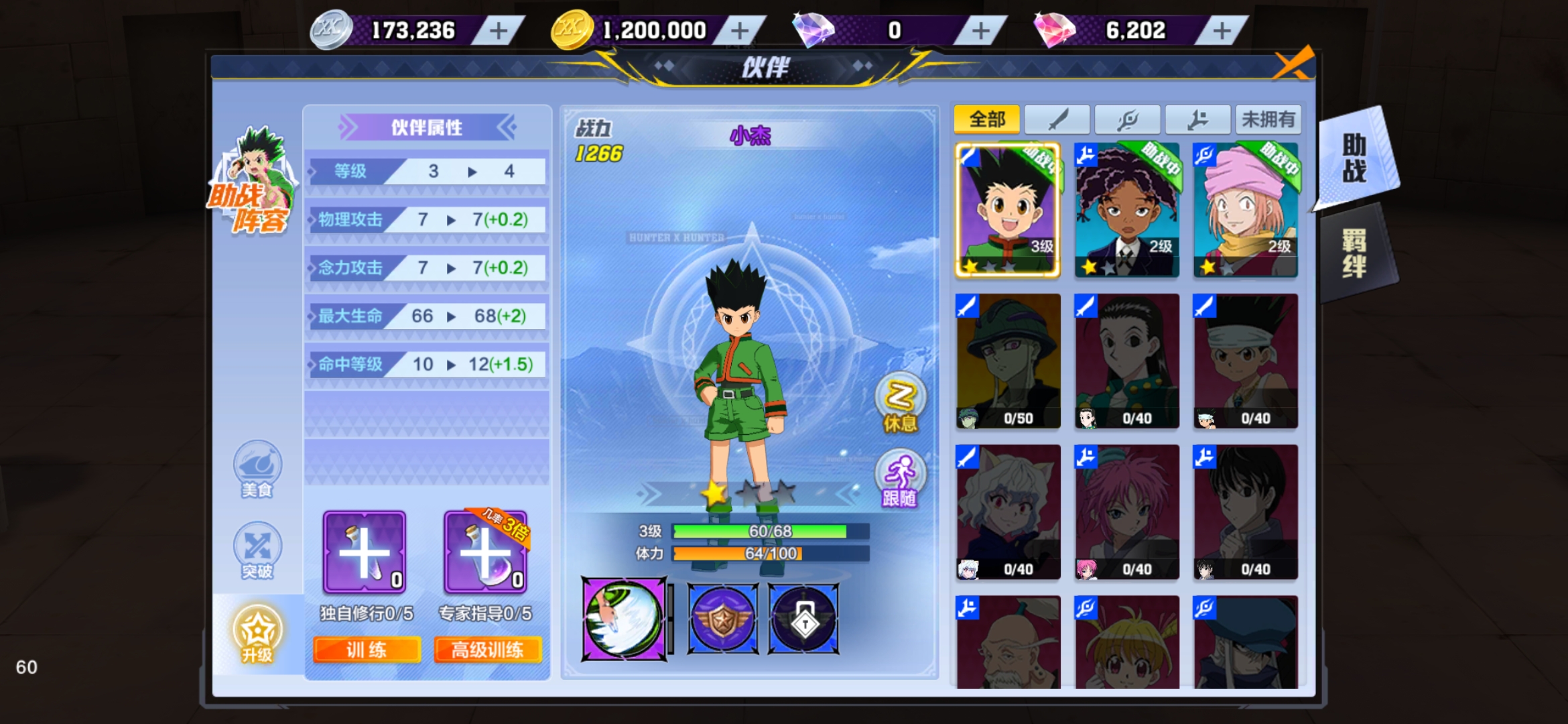Switch to the 助战 side tab
Image resolution: width=1568 pixels, height=724 pixels.
click(1355, 159)
